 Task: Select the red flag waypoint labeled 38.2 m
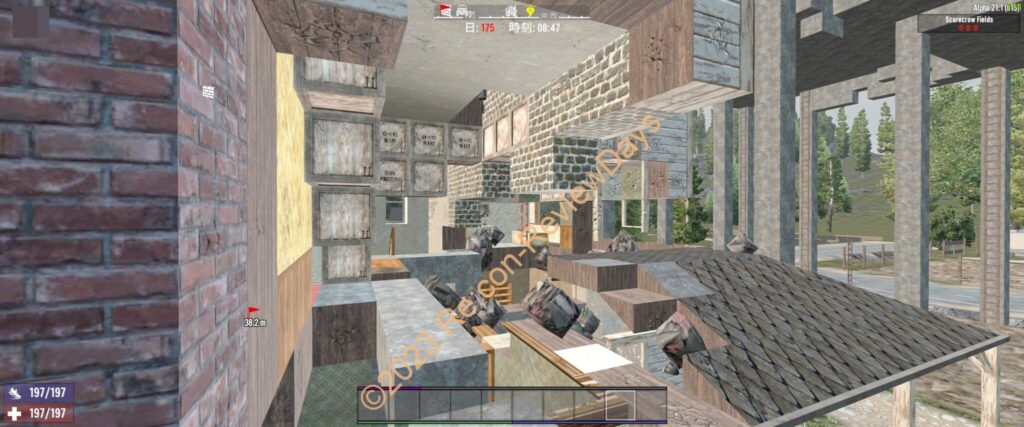[x=252, y=311]
